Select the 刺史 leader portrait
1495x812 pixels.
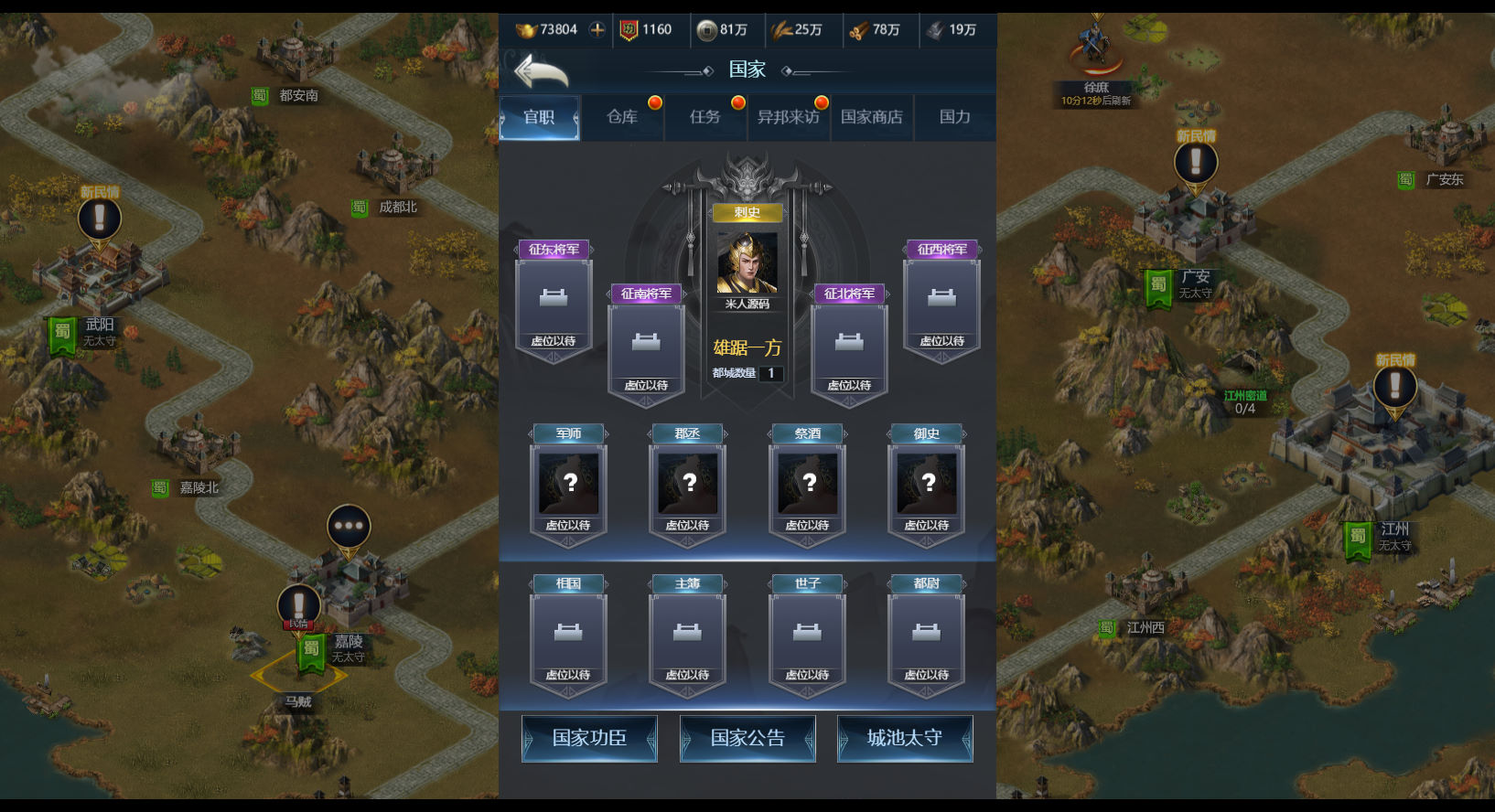tap(747, 262)
